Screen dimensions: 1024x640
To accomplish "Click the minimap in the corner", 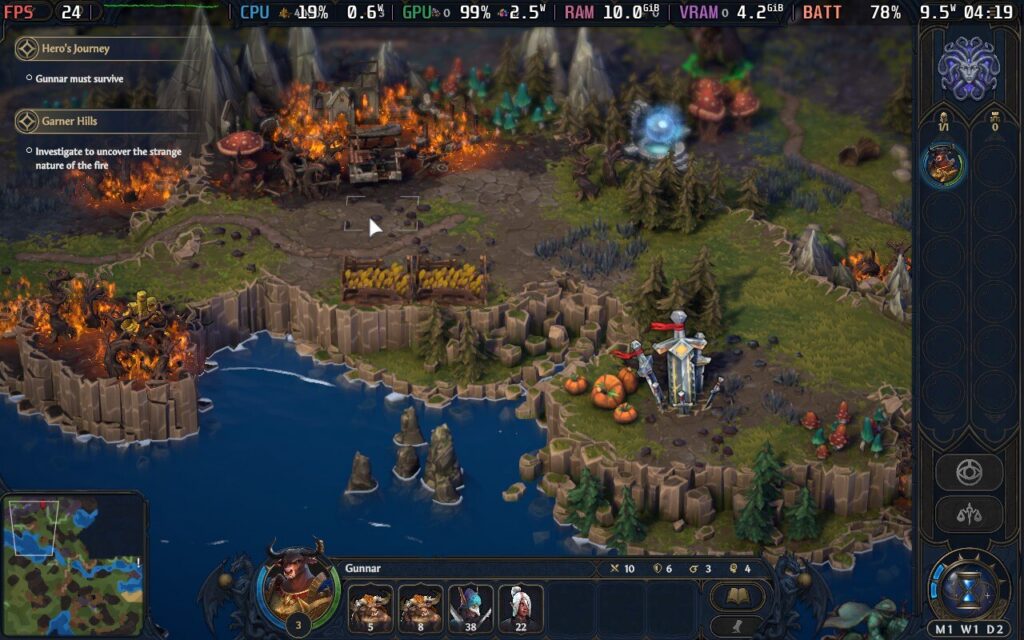I will tap(70, 565).
